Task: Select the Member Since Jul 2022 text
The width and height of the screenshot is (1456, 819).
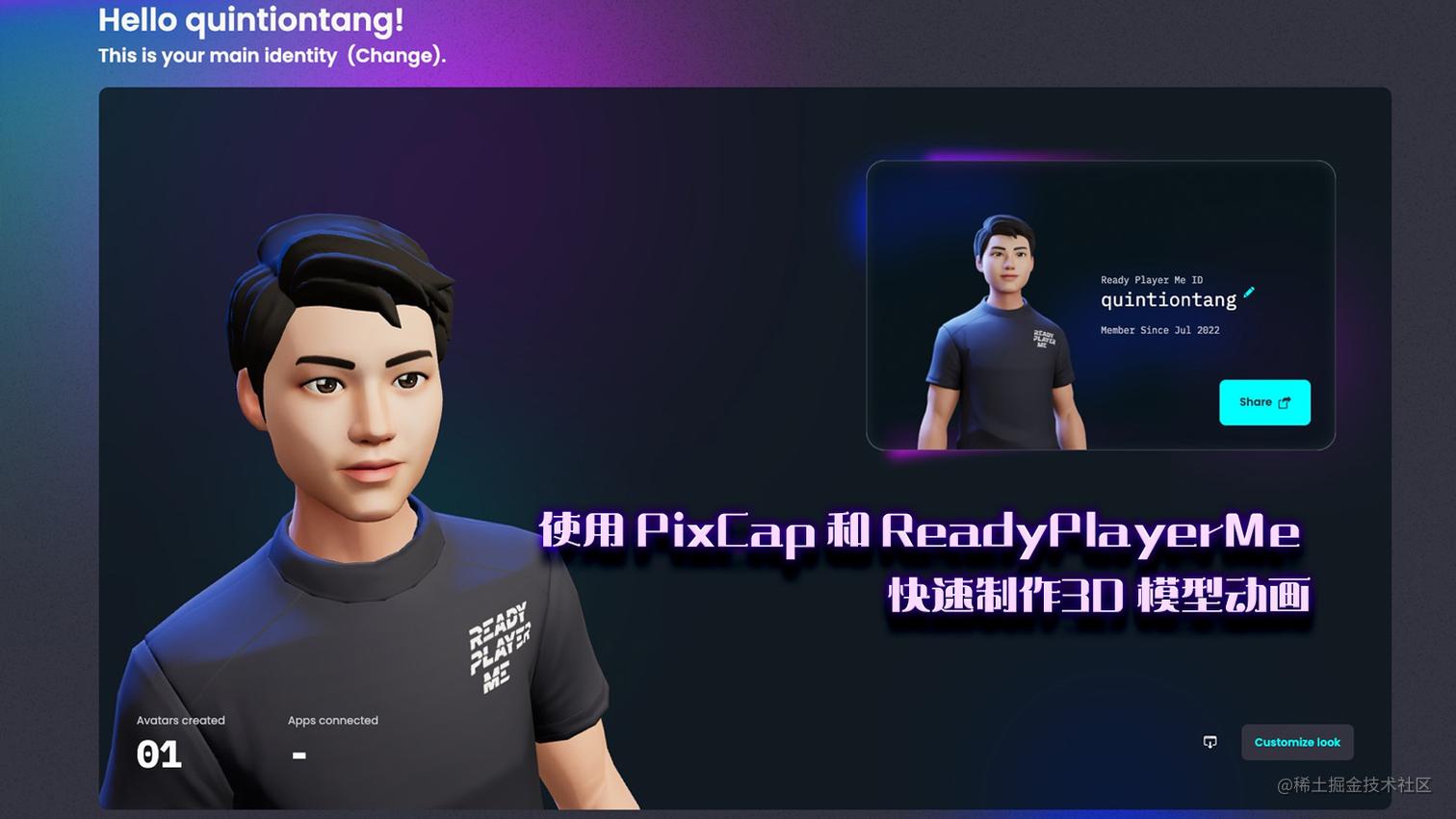Action: coord(1159,330)
